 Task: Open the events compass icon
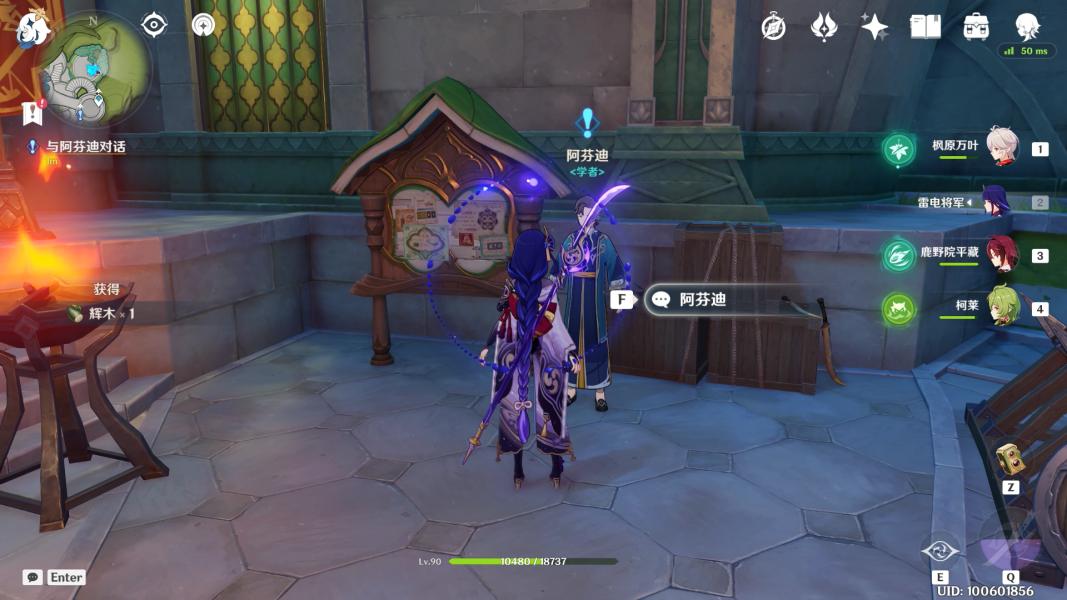(773, 27)
